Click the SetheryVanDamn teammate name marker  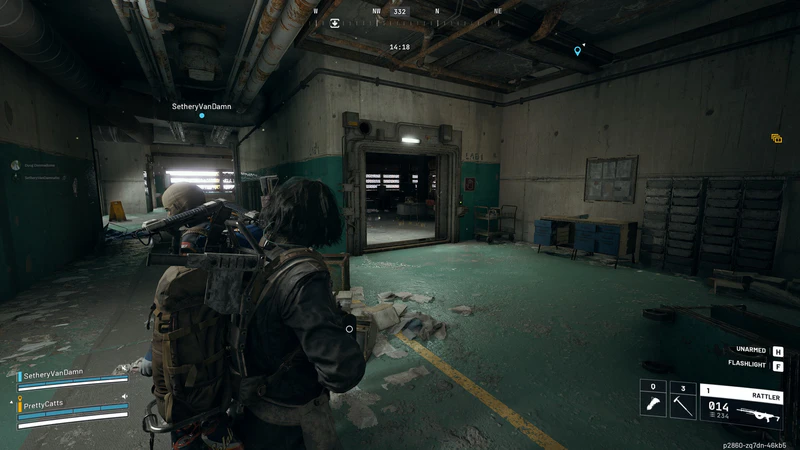coord(200,106)
